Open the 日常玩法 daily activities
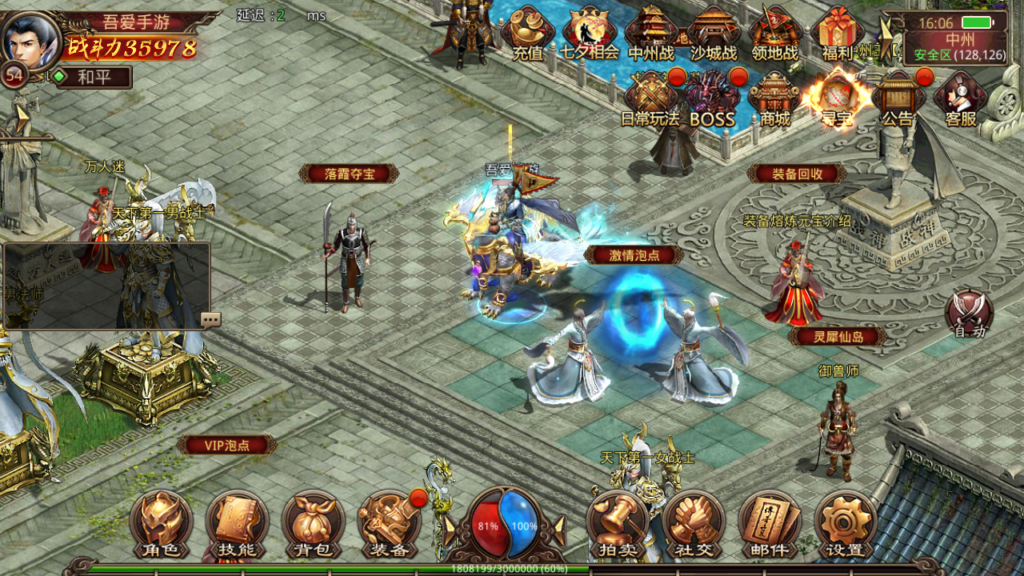This screenshot has width=1024, height=576. click(x=650, y=98)
